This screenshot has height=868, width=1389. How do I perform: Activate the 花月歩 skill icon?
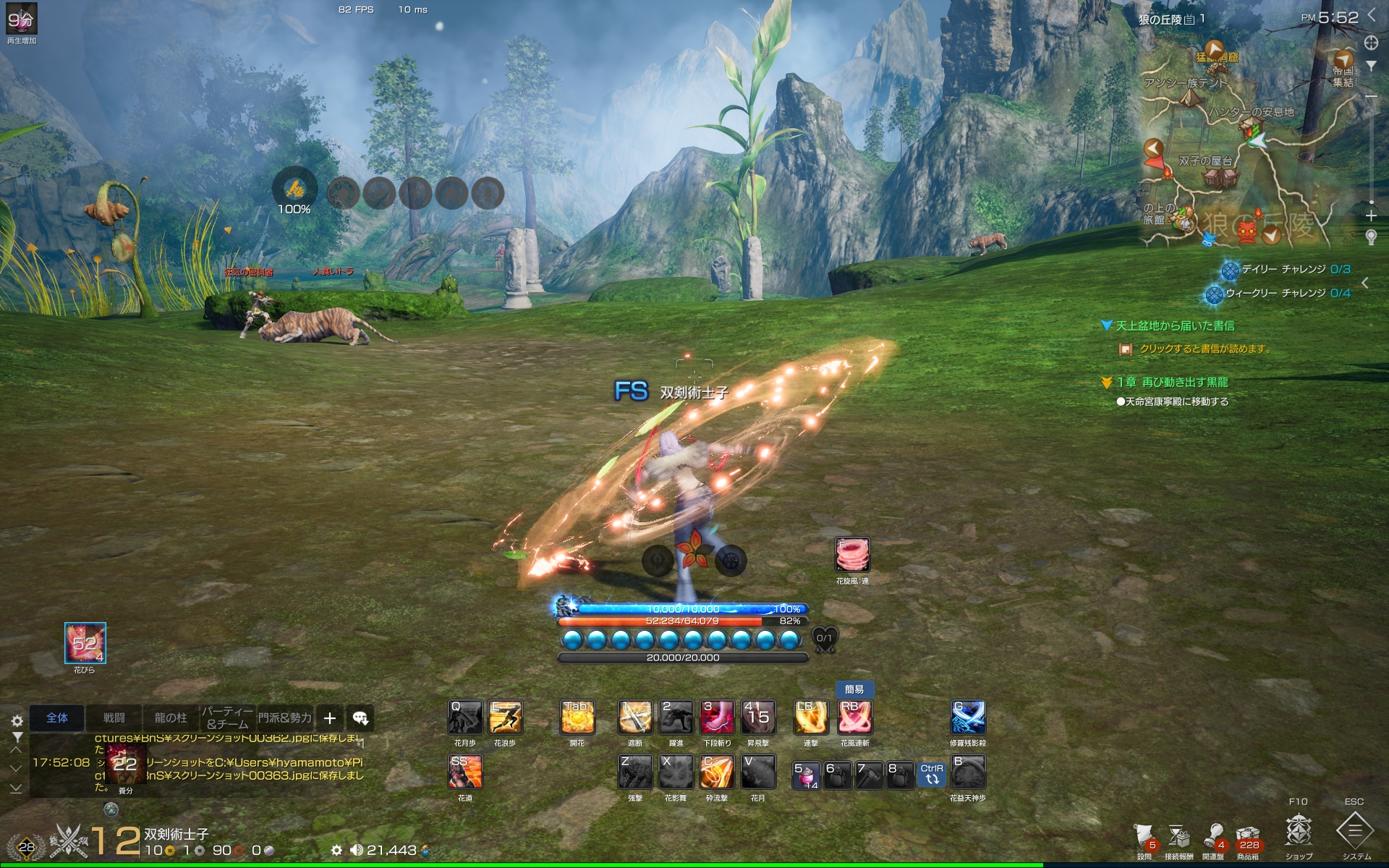(465, 718)
